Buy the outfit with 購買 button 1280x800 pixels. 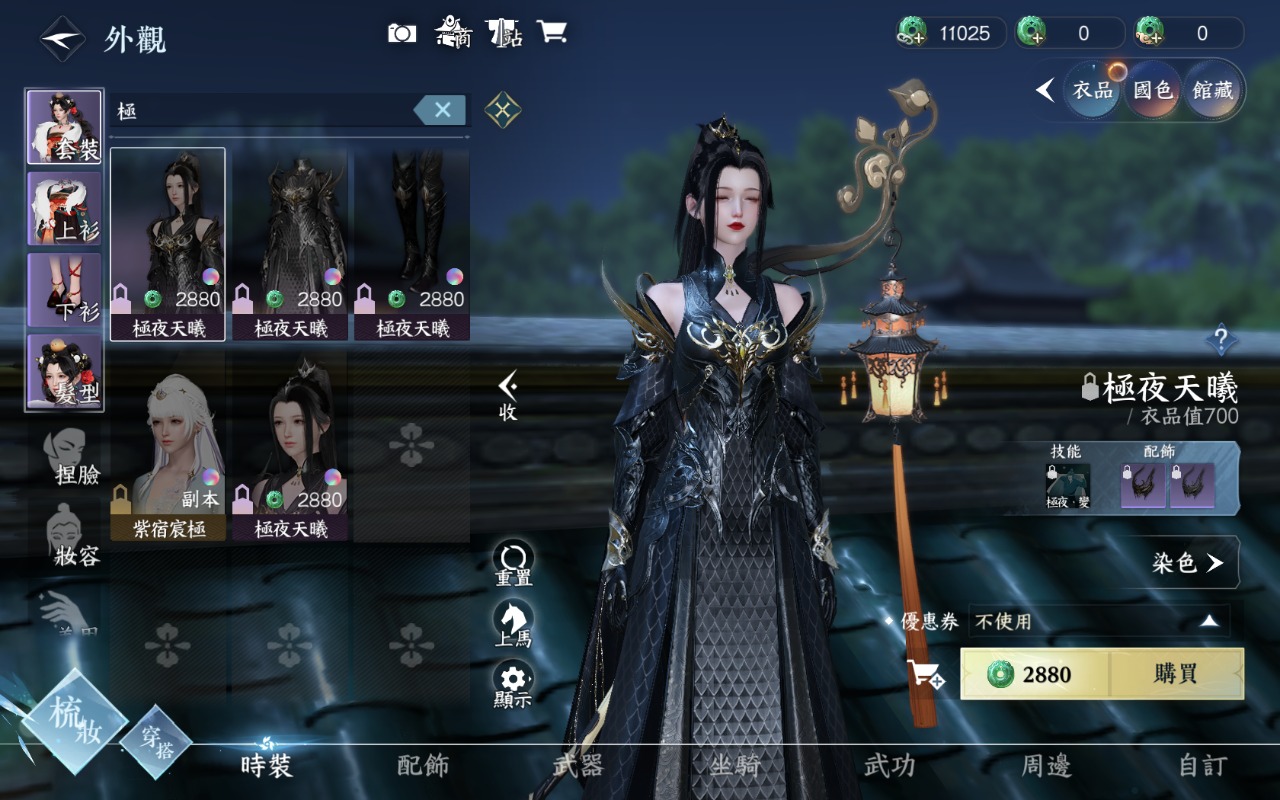point(1176,674)
